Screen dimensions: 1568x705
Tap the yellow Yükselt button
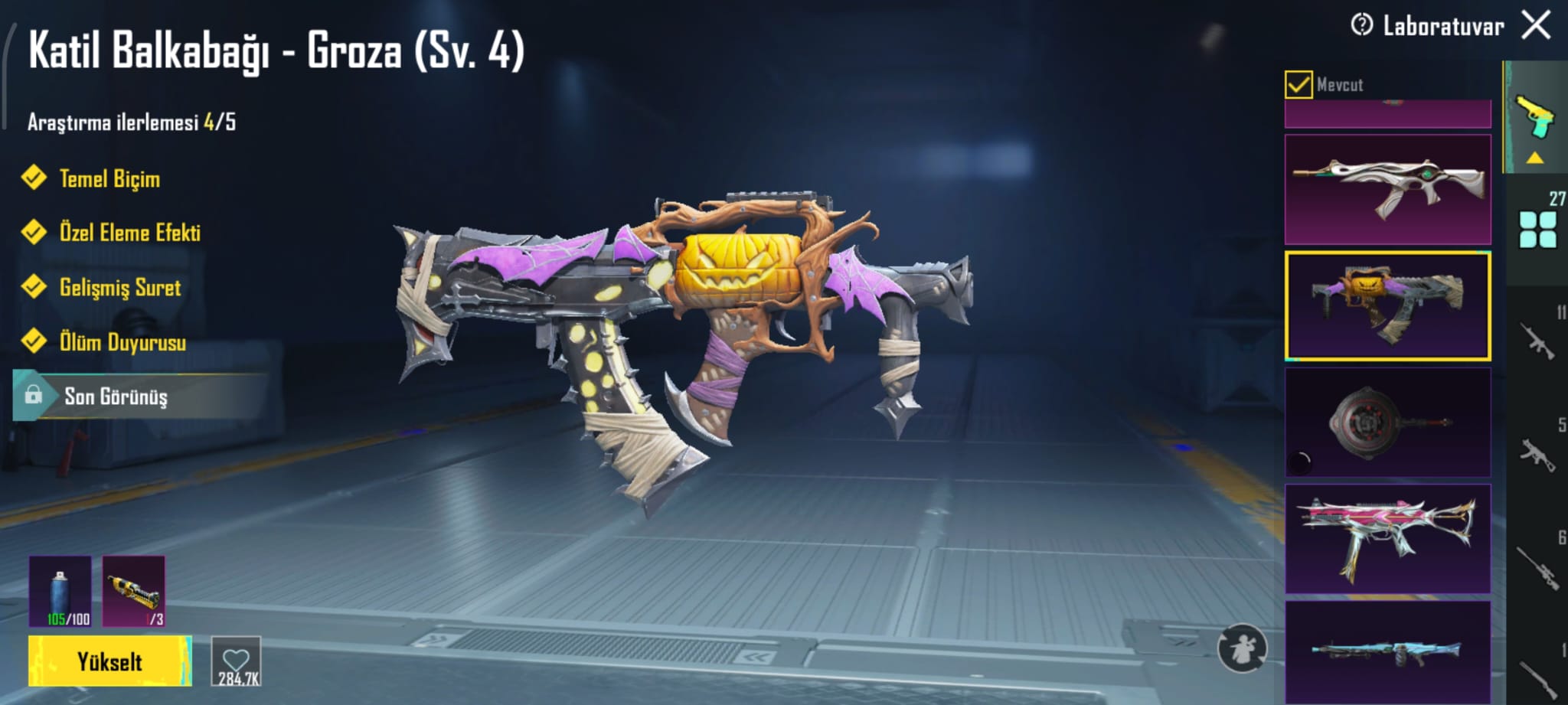(x=109, y=661)
